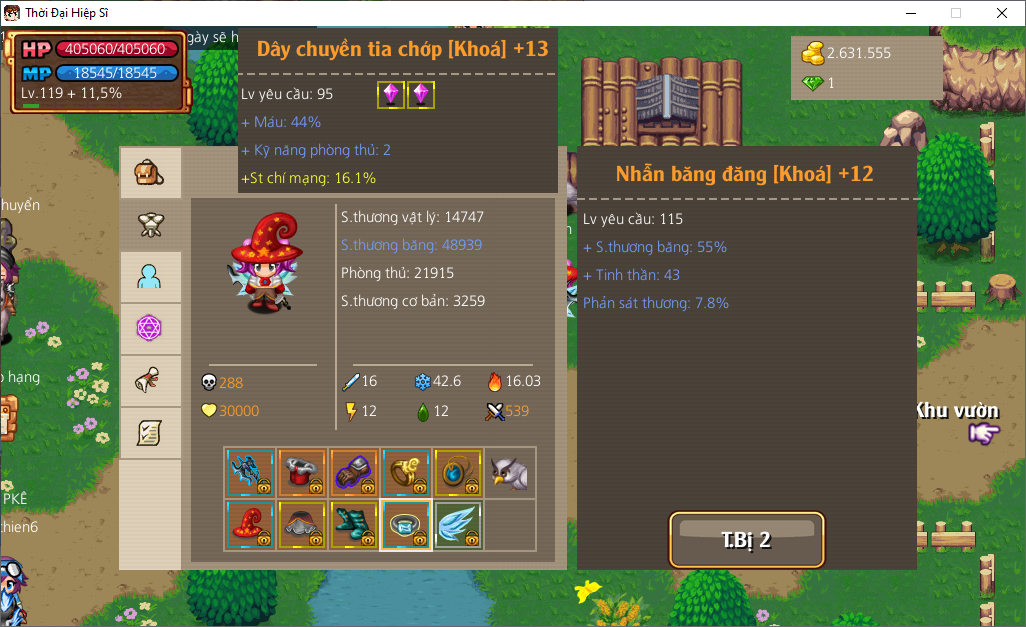Viewport: 1026px width, 627px height.
Task: Click the first pink gem socket
Action: 390,94
